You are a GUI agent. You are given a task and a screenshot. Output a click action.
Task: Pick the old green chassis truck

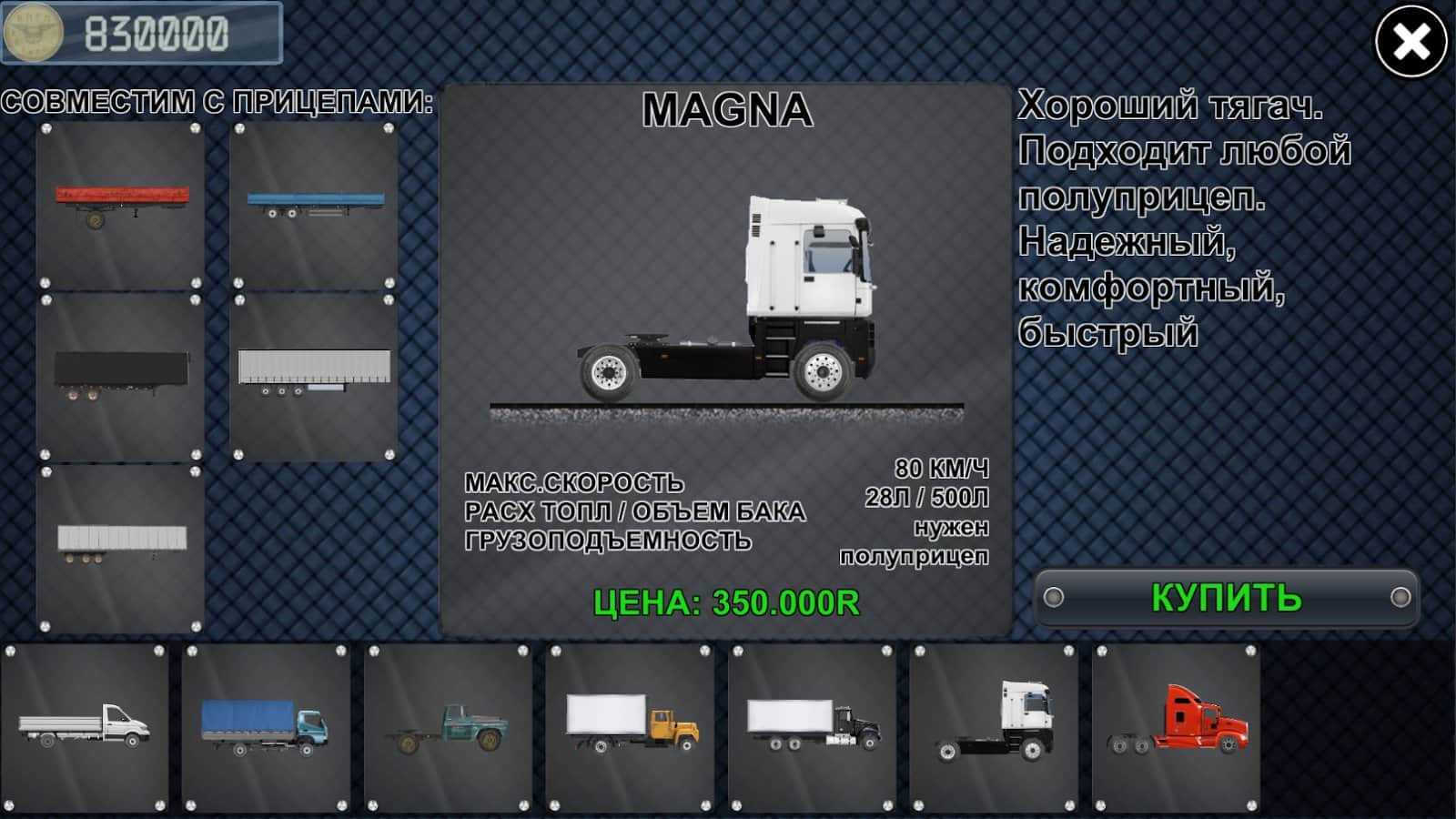(448, 727)
